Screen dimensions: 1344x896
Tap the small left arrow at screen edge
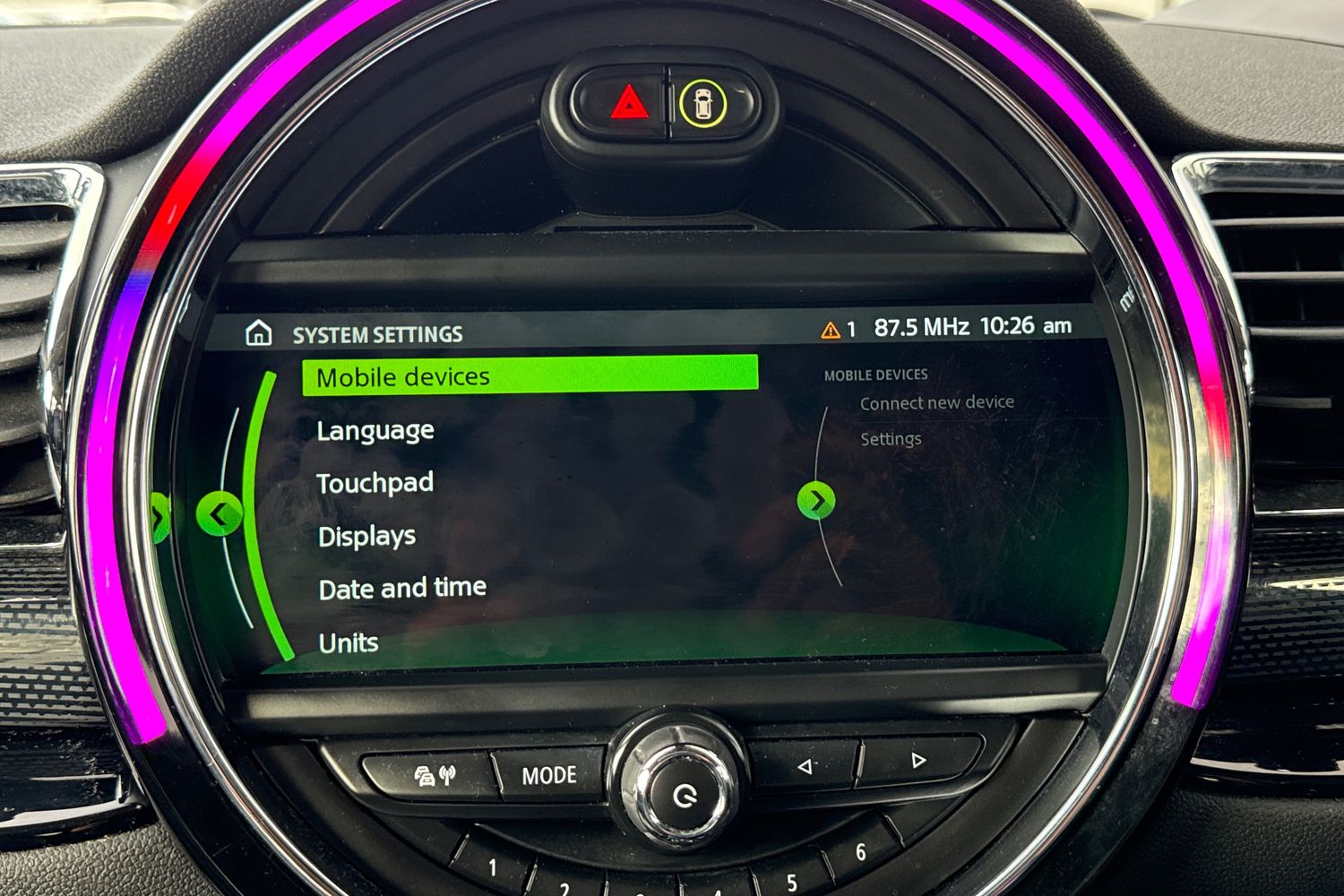click(x=160, y=518)
